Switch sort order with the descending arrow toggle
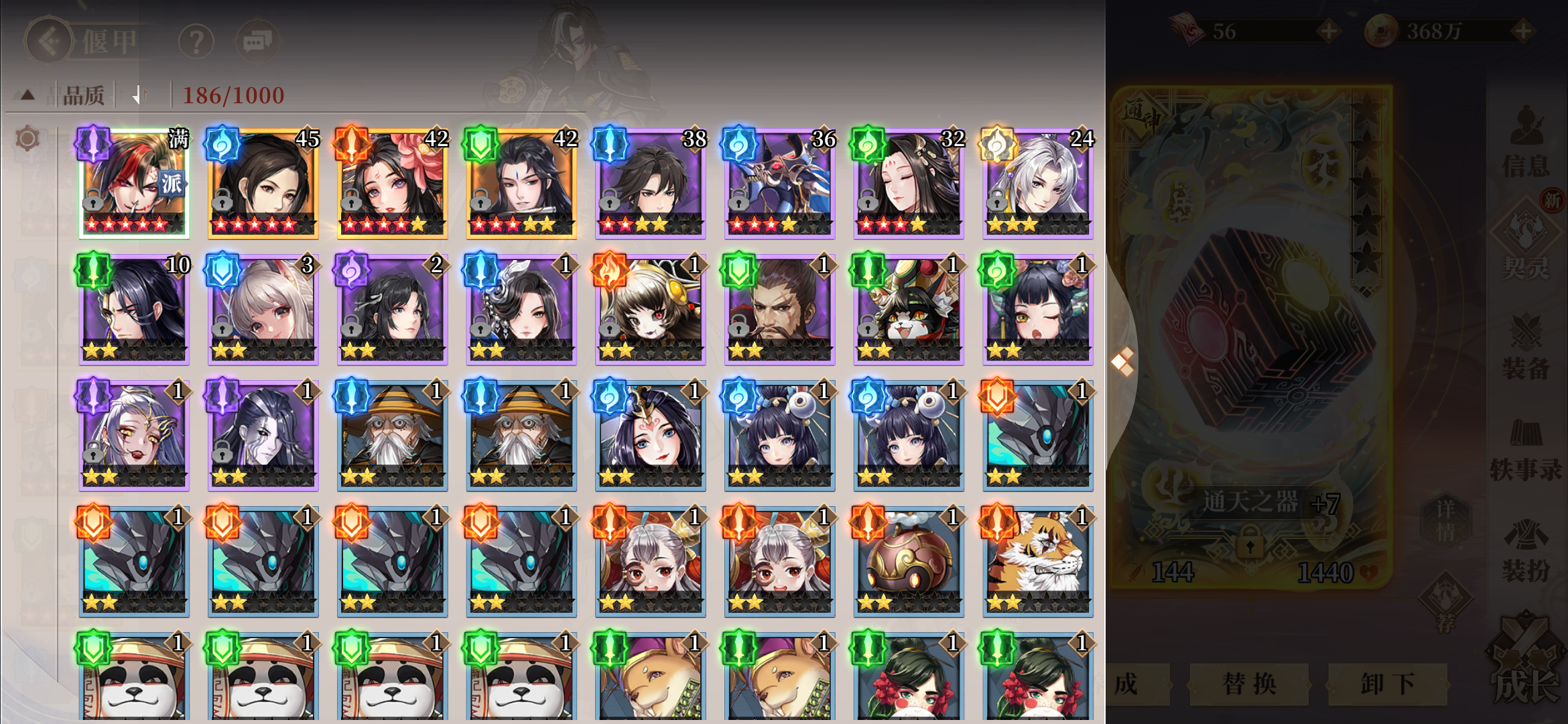Image resolution: width=1568 pixels, height=724 pixels. point(139,95)
